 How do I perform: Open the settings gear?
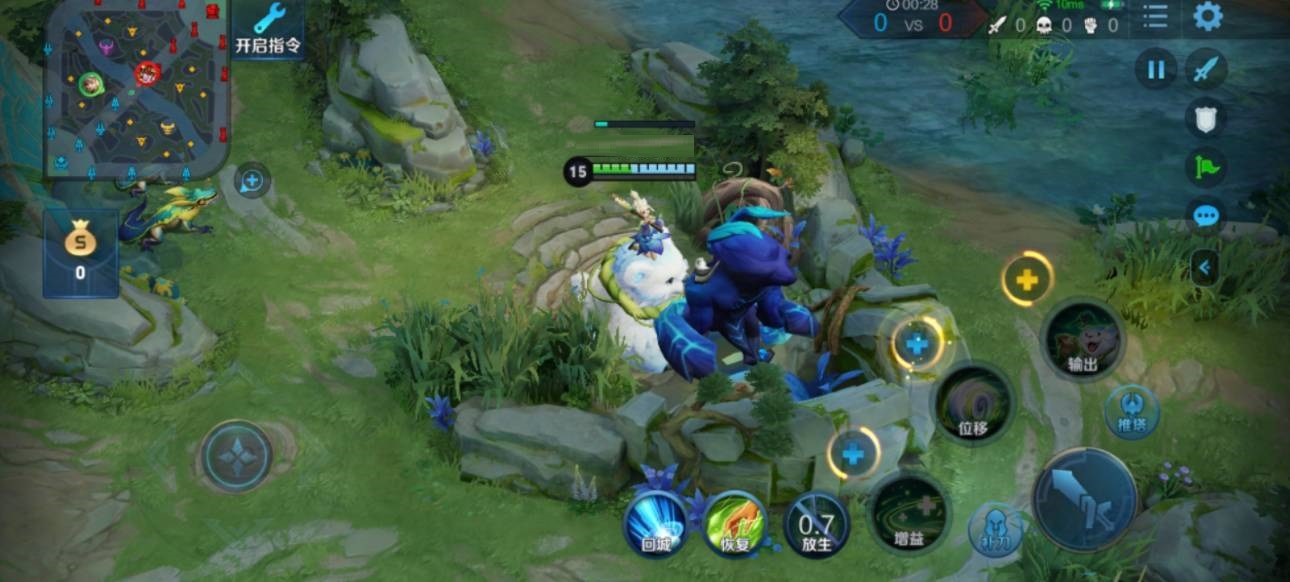[x=1208, y=17]
